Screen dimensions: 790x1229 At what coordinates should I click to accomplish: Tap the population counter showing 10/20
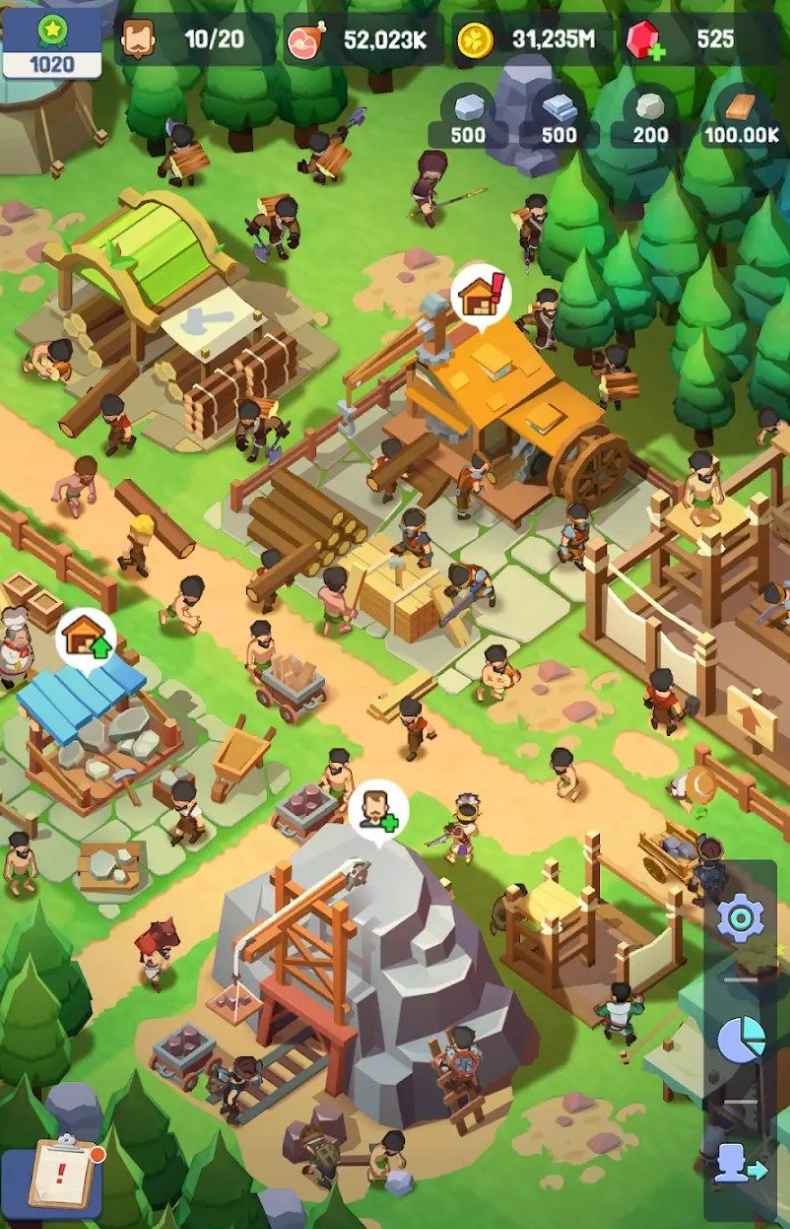pyautogui.click(x=195, y=40)
